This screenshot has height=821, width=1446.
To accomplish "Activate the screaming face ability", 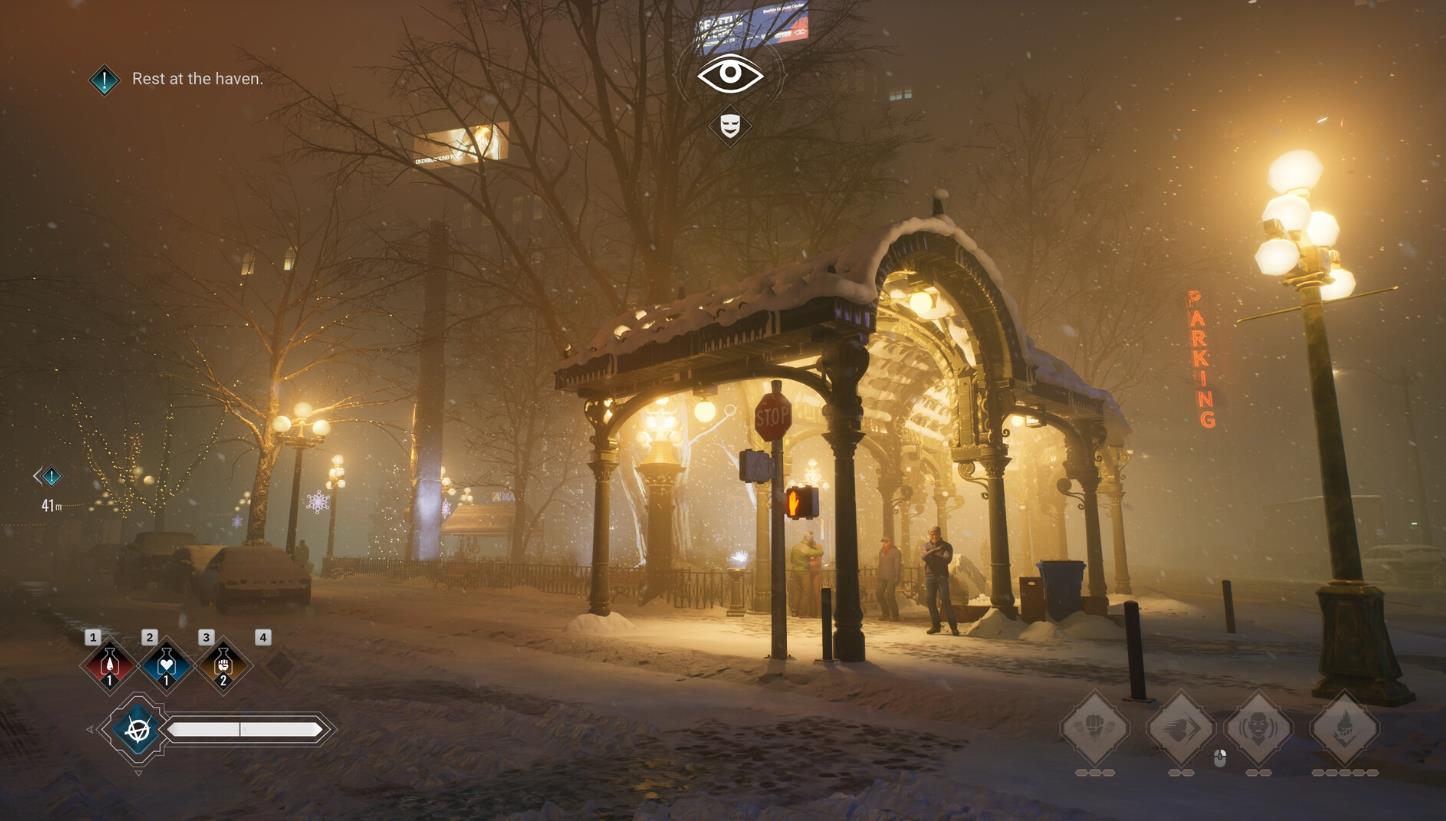I will pos(1258,727).
